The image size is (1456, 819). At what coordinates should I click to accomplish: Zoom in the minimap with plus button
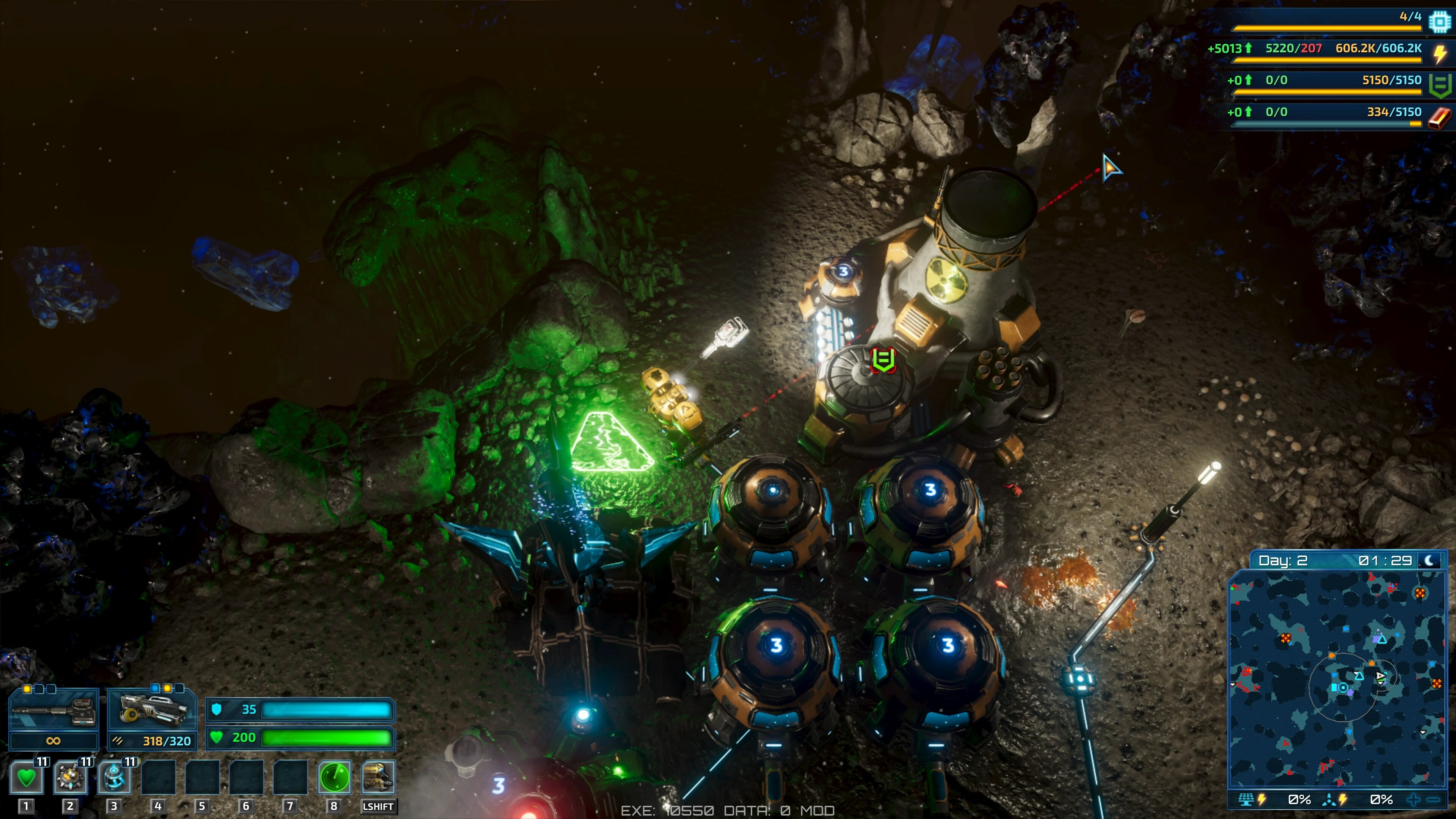click(x=1414, y=800)
